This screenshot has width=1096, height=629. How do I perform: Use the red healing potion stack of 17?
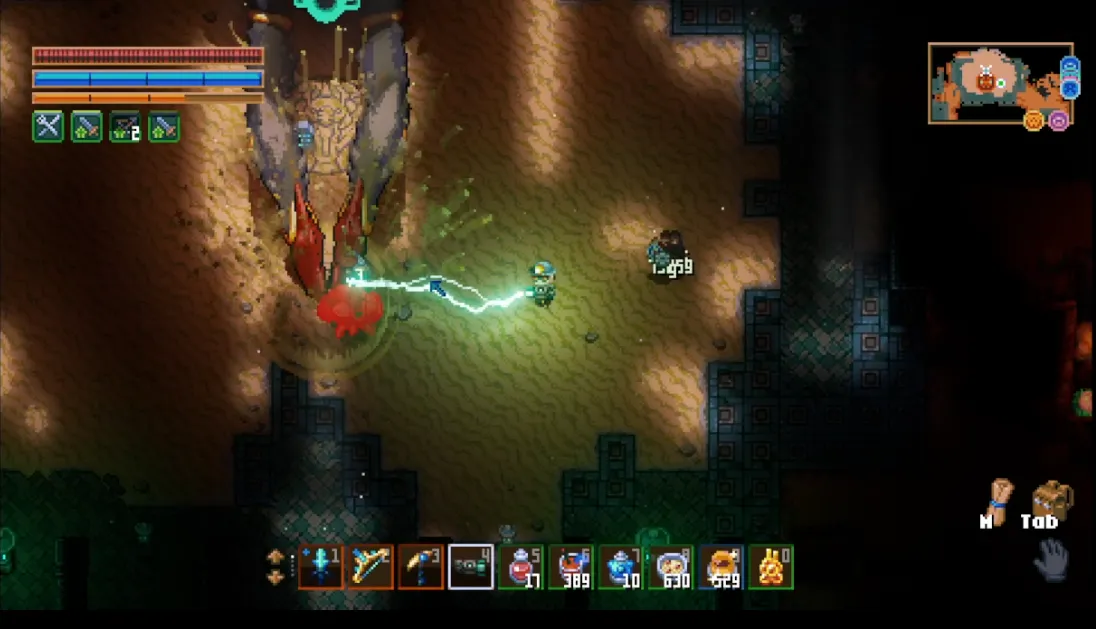click(x=521, y=567)
